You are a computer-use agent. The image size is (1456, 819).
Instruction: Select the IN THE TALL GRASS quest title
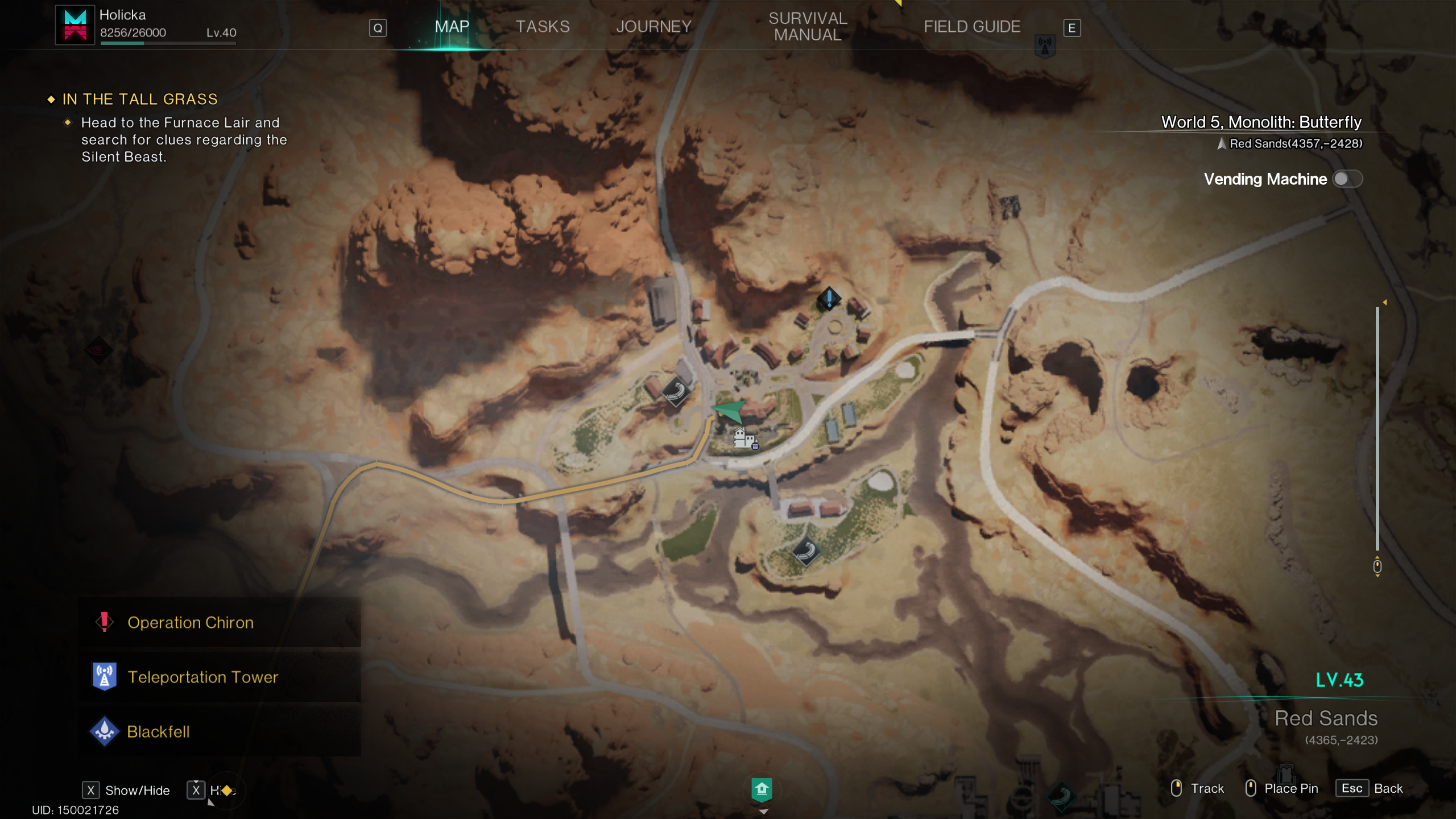point(139,99)
